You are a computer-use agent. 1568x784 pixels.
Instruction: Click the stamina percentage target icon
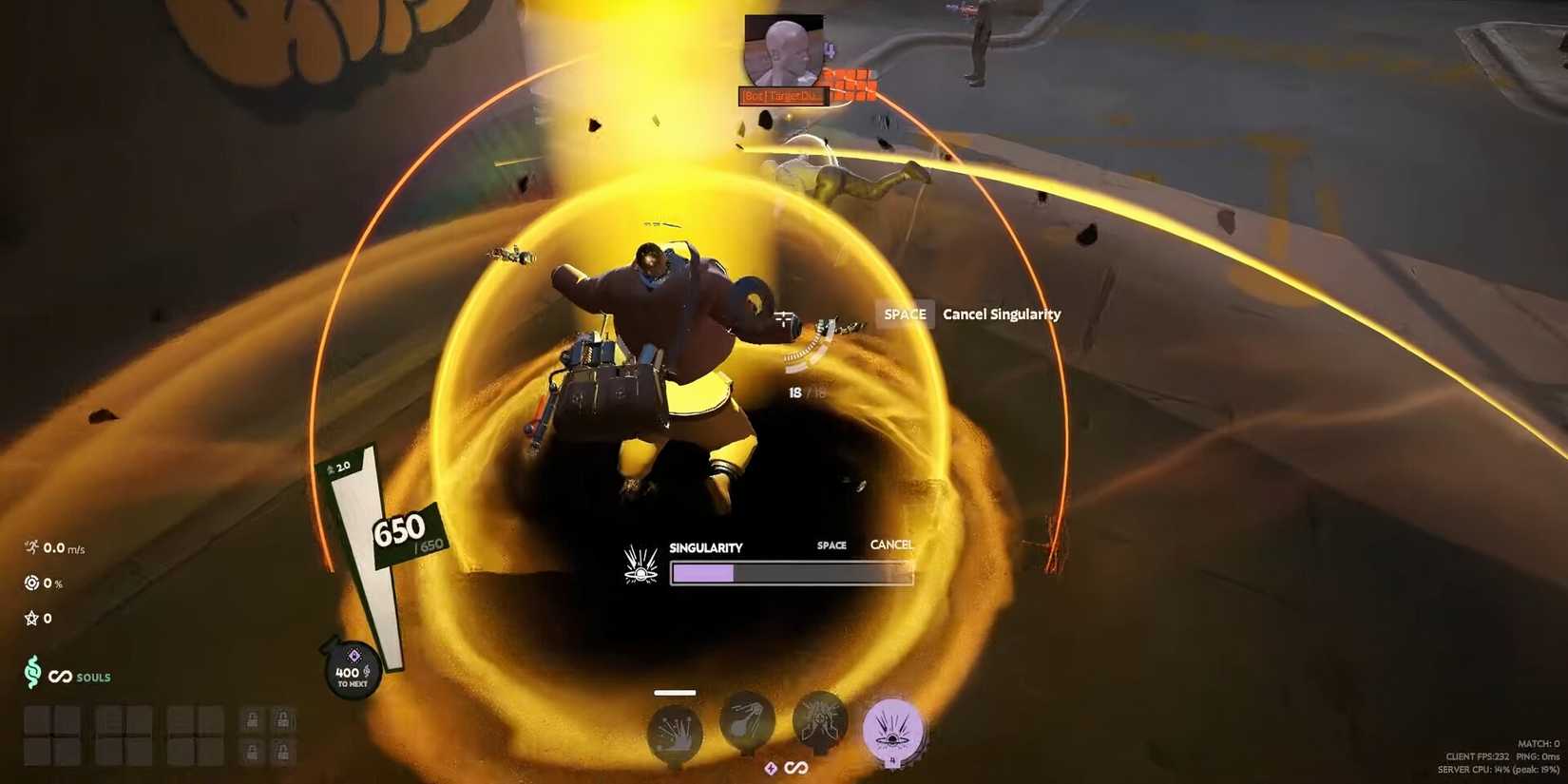(x=31, y=583)
